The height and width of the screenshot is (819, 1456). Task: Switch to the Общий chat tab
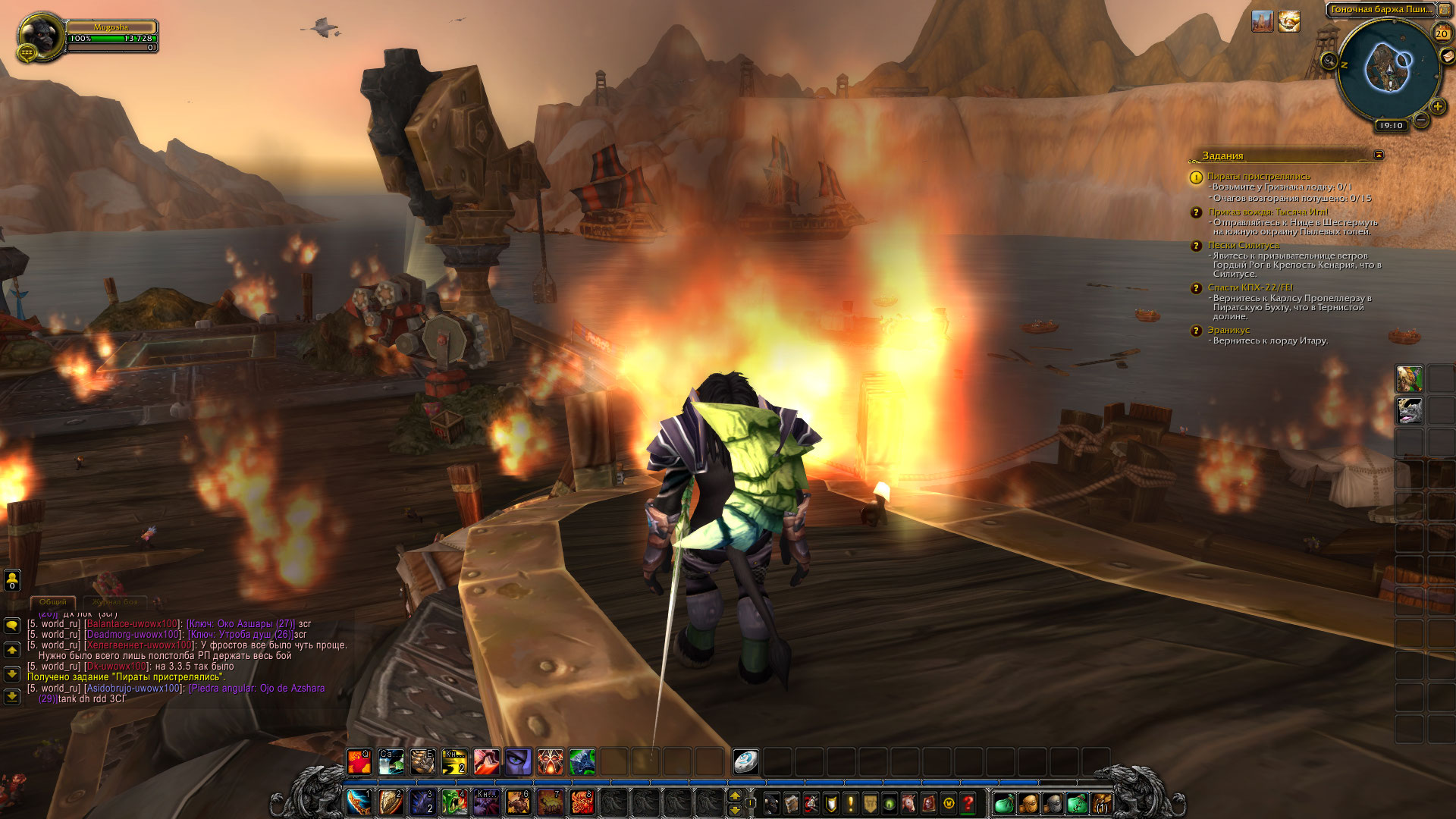pos(53,602)
